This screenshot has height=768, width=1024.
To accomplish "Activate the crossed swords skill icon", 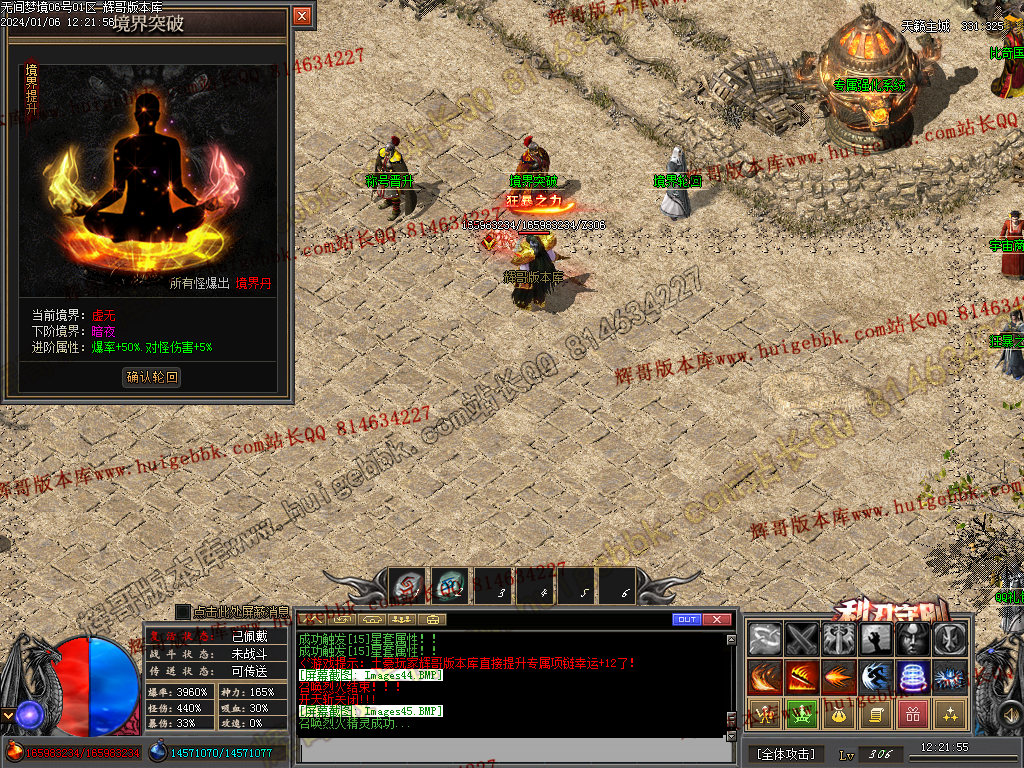I will tap(802, 639).
